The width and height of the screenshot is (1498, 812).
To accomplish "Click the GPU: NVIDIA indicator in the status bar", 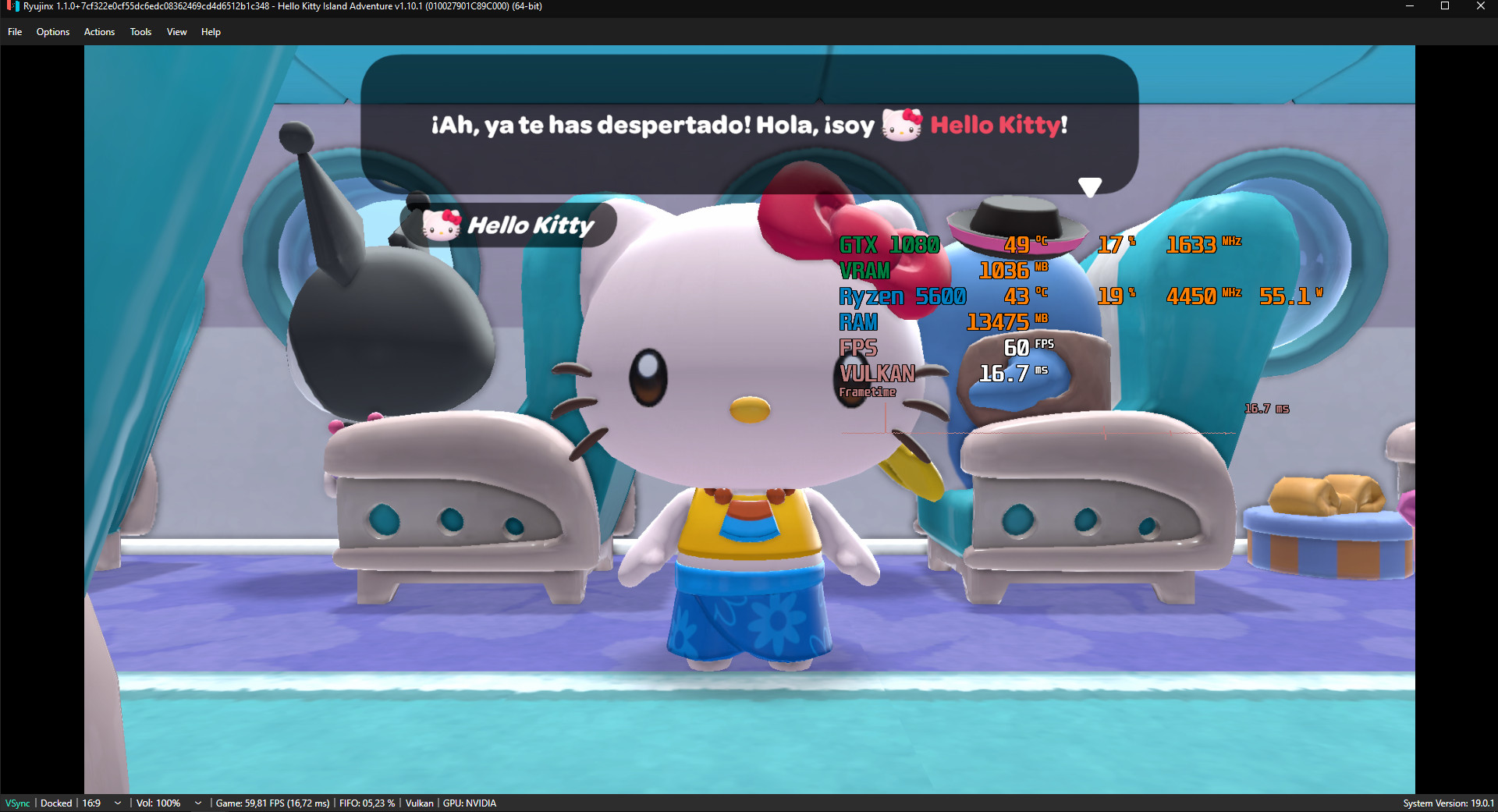I will (469, 803).
